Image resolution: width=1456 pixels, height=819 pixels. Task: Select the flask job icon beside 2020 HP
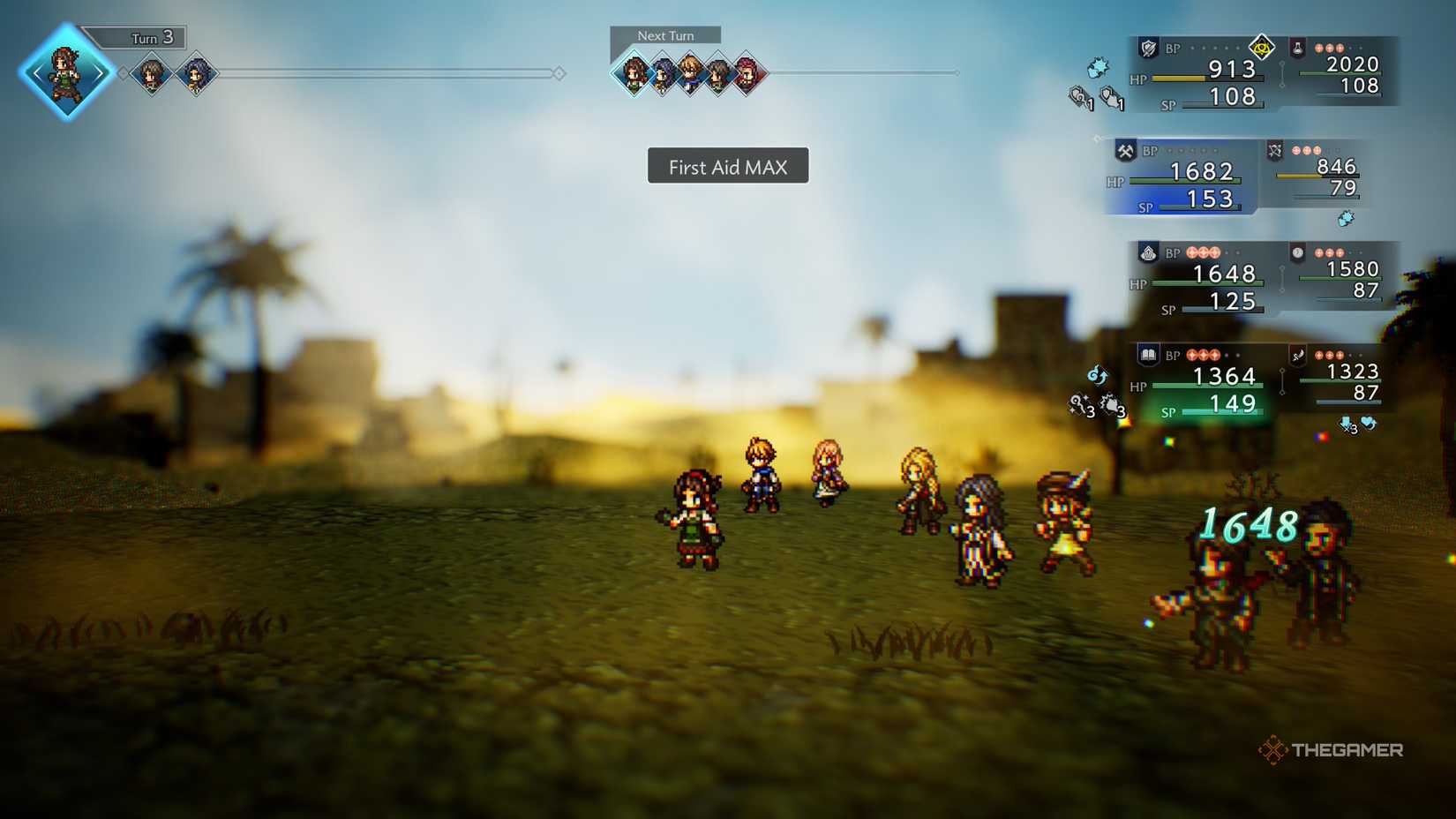1297,49
